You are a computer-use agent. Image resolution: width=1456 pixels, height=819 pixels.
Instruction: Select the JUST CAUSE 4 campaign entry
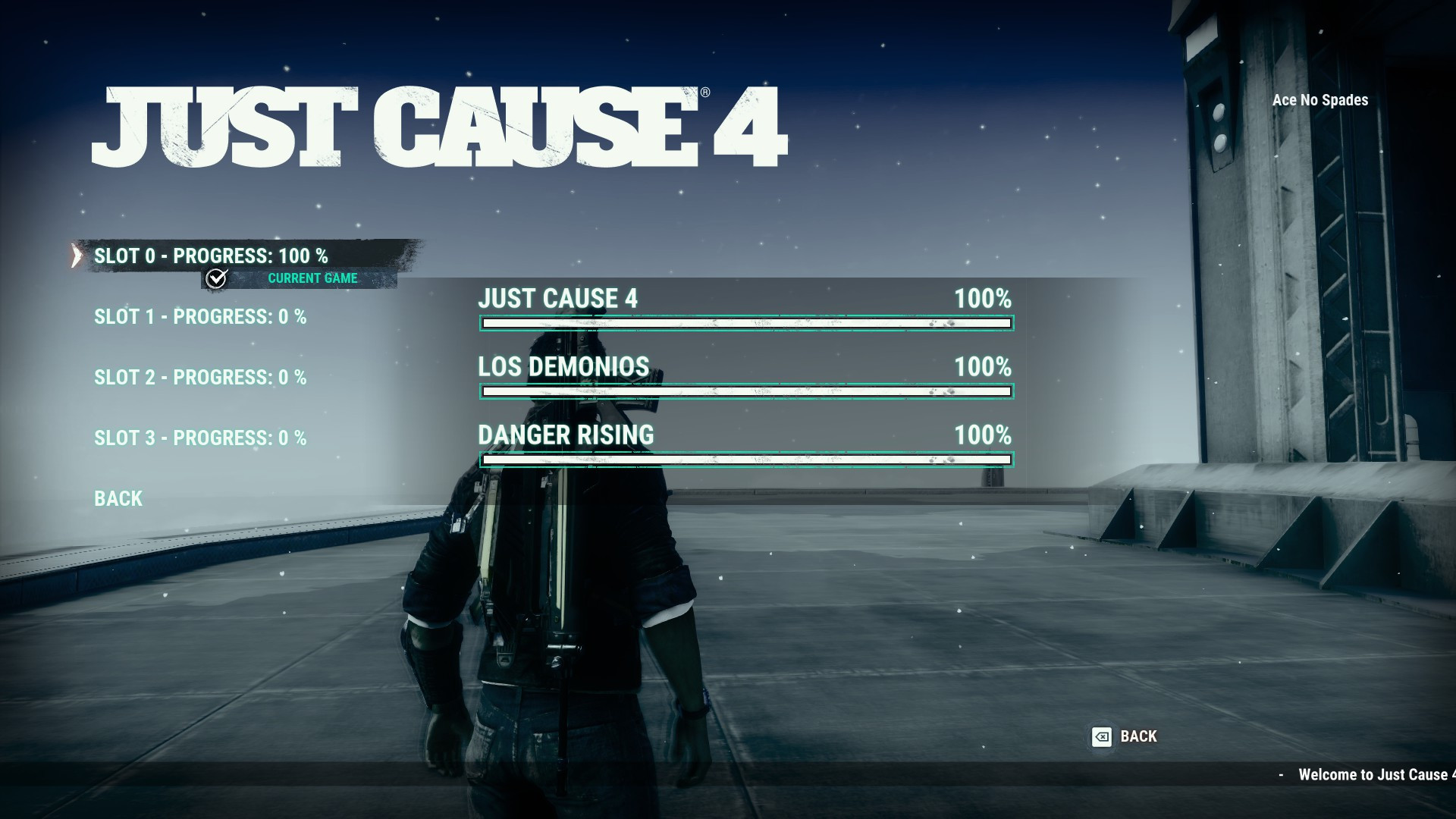pos(557,299)
